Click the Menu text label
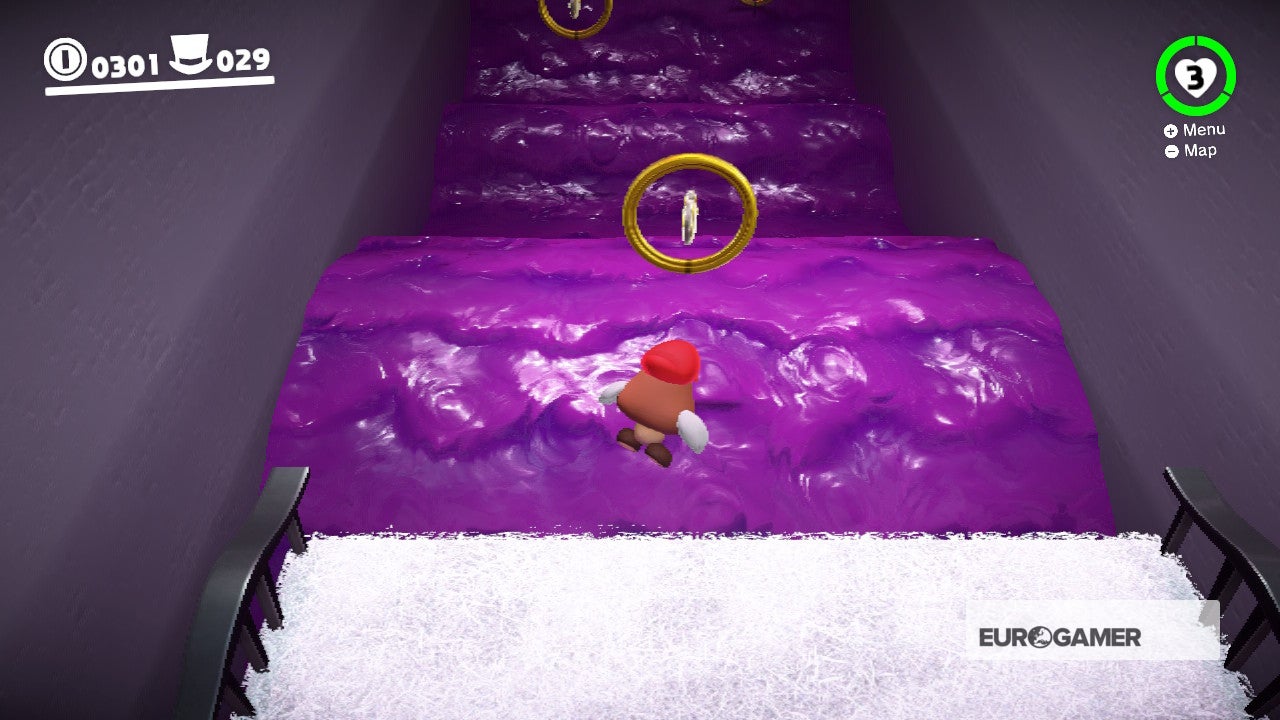This screenshot has width=1280, height=720. (x=1205, y=129)
